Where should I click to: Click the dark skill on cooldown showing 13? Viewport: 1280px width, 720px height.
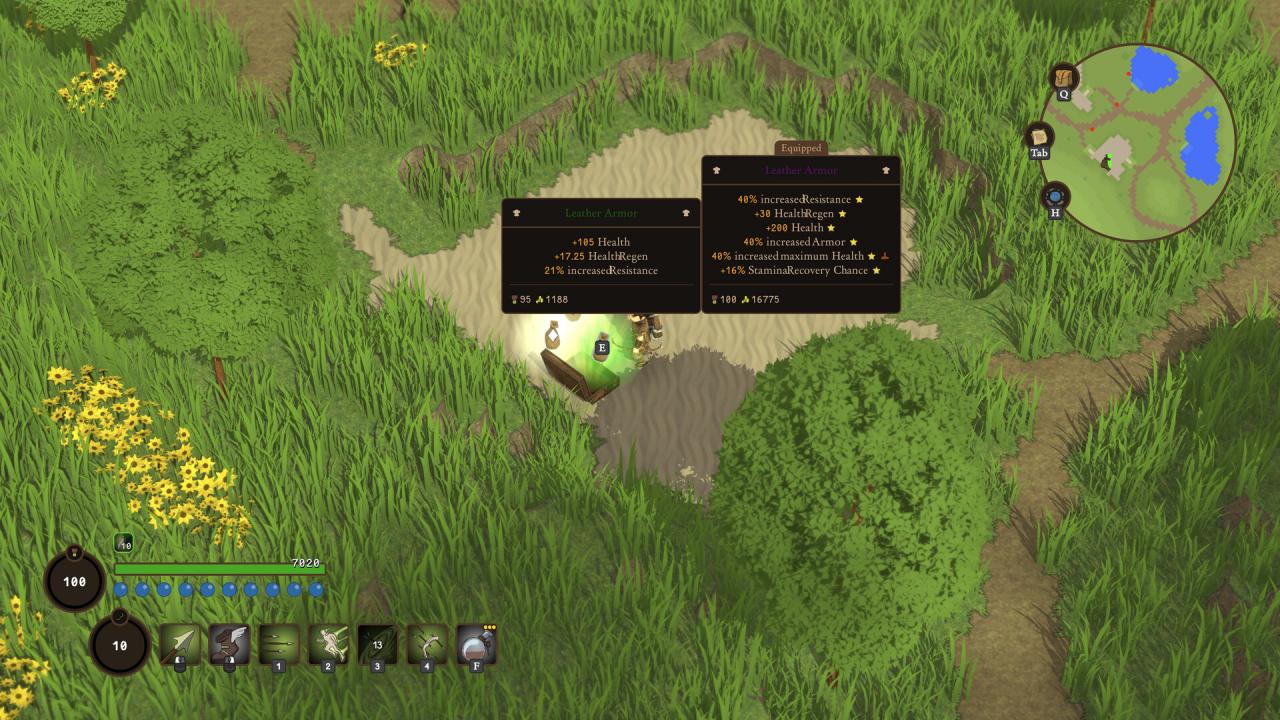pyautogui.click(x=378, y=644)
